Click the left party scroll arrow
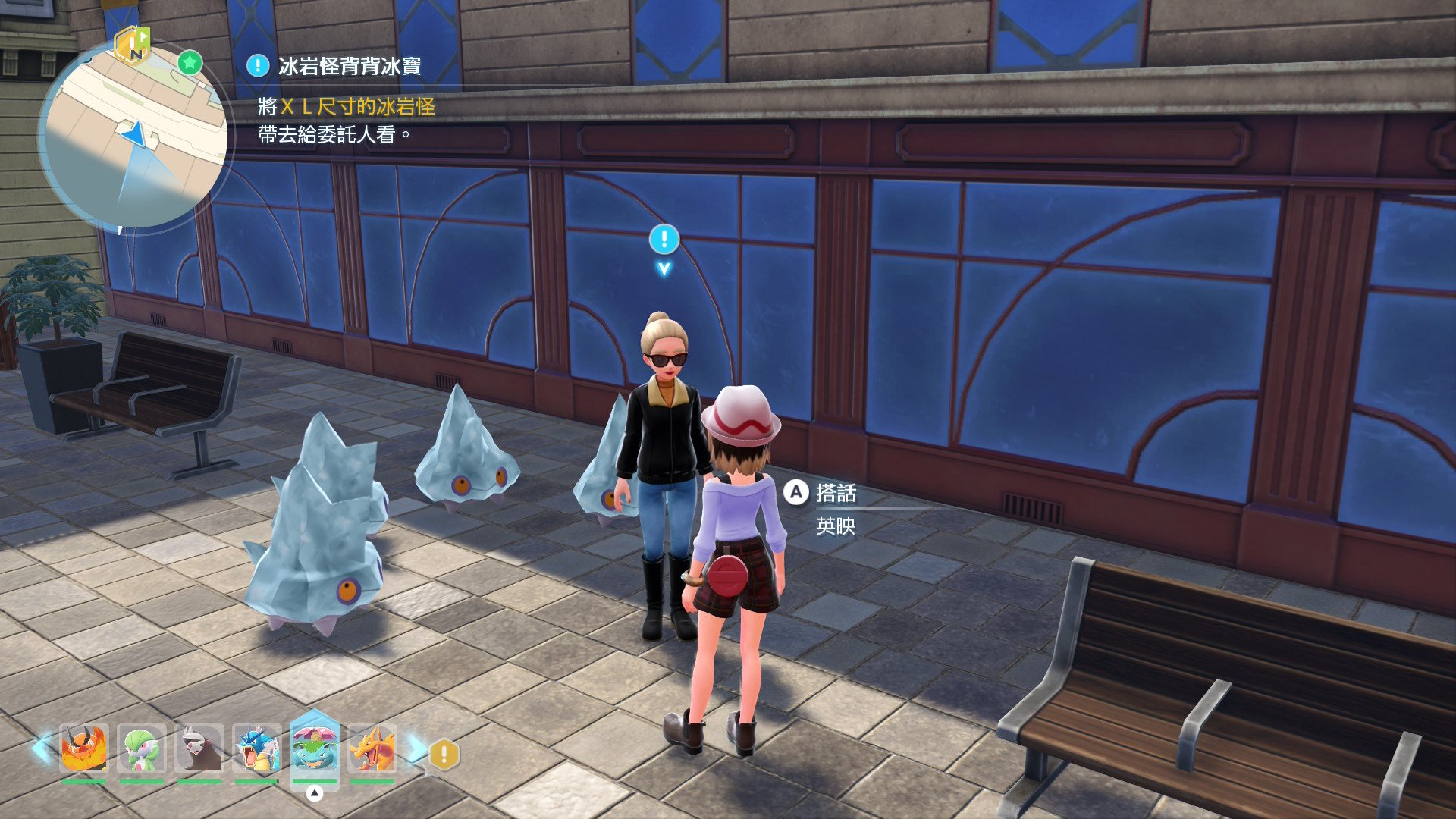 pos(42,748)
